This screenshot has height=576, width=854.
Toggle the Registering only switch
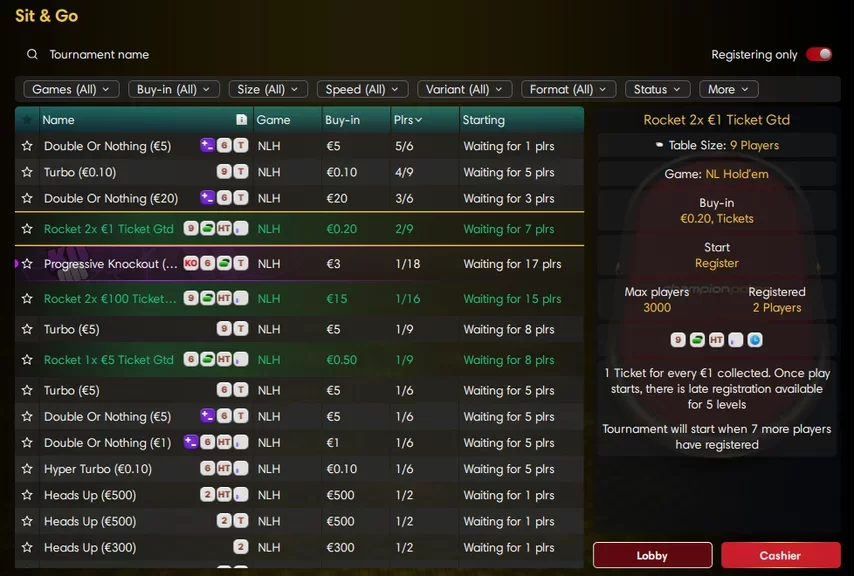[819, 55]
